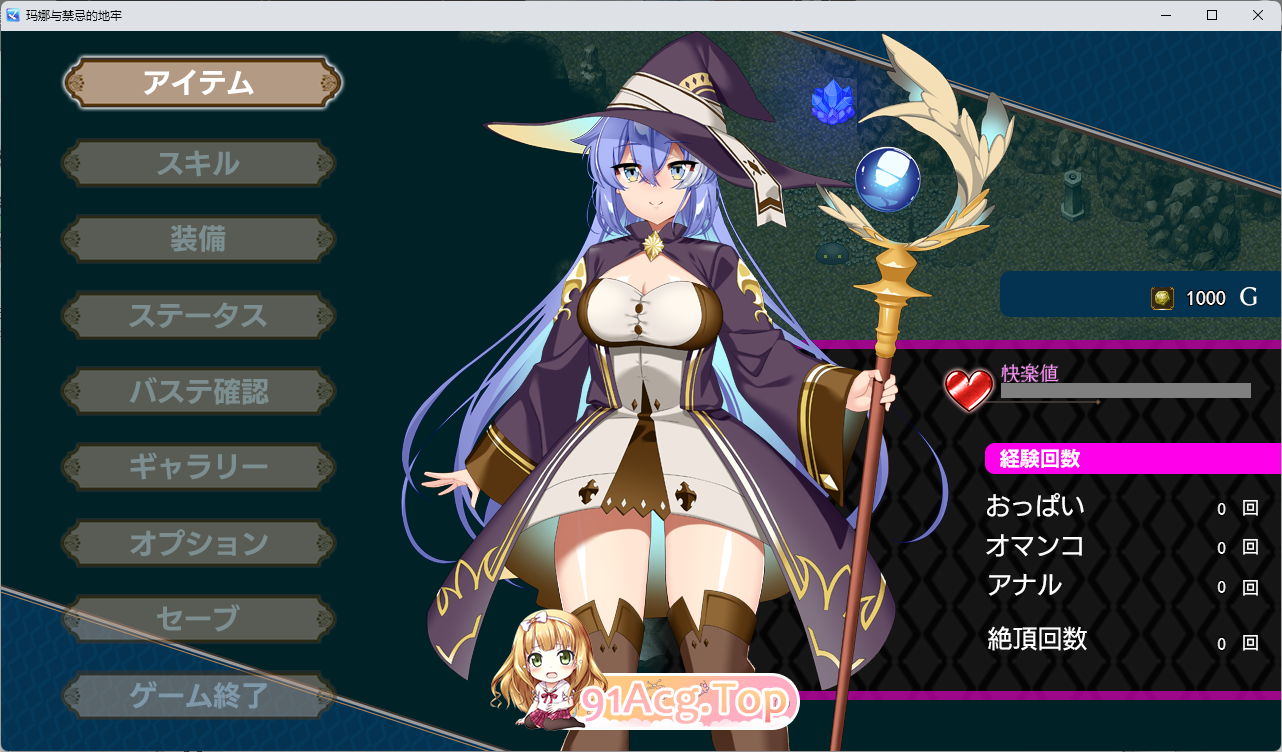Click the game icon in the title bar
1282x752 pixels.
[12, 14]
